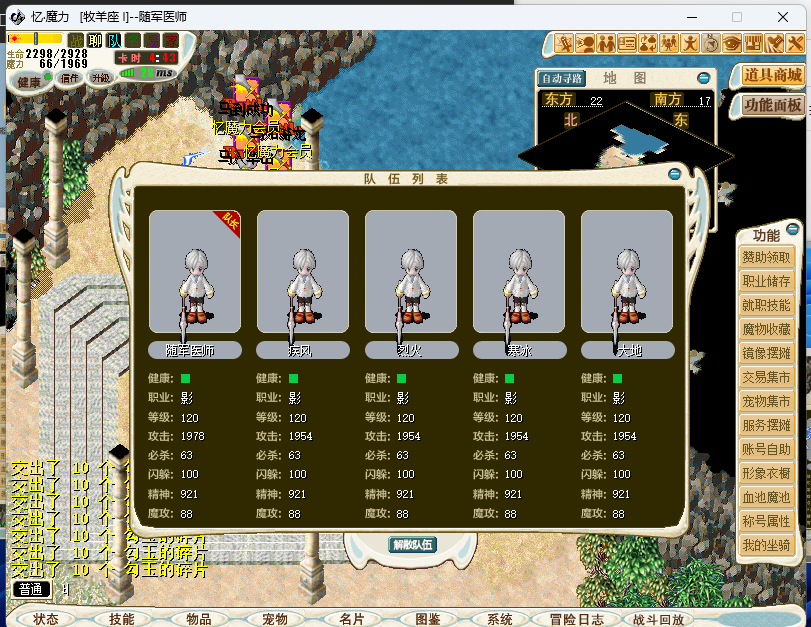811x627 pixels.
Task: Choose 我的坐骑 my mount entry
Action: (766, 546)
